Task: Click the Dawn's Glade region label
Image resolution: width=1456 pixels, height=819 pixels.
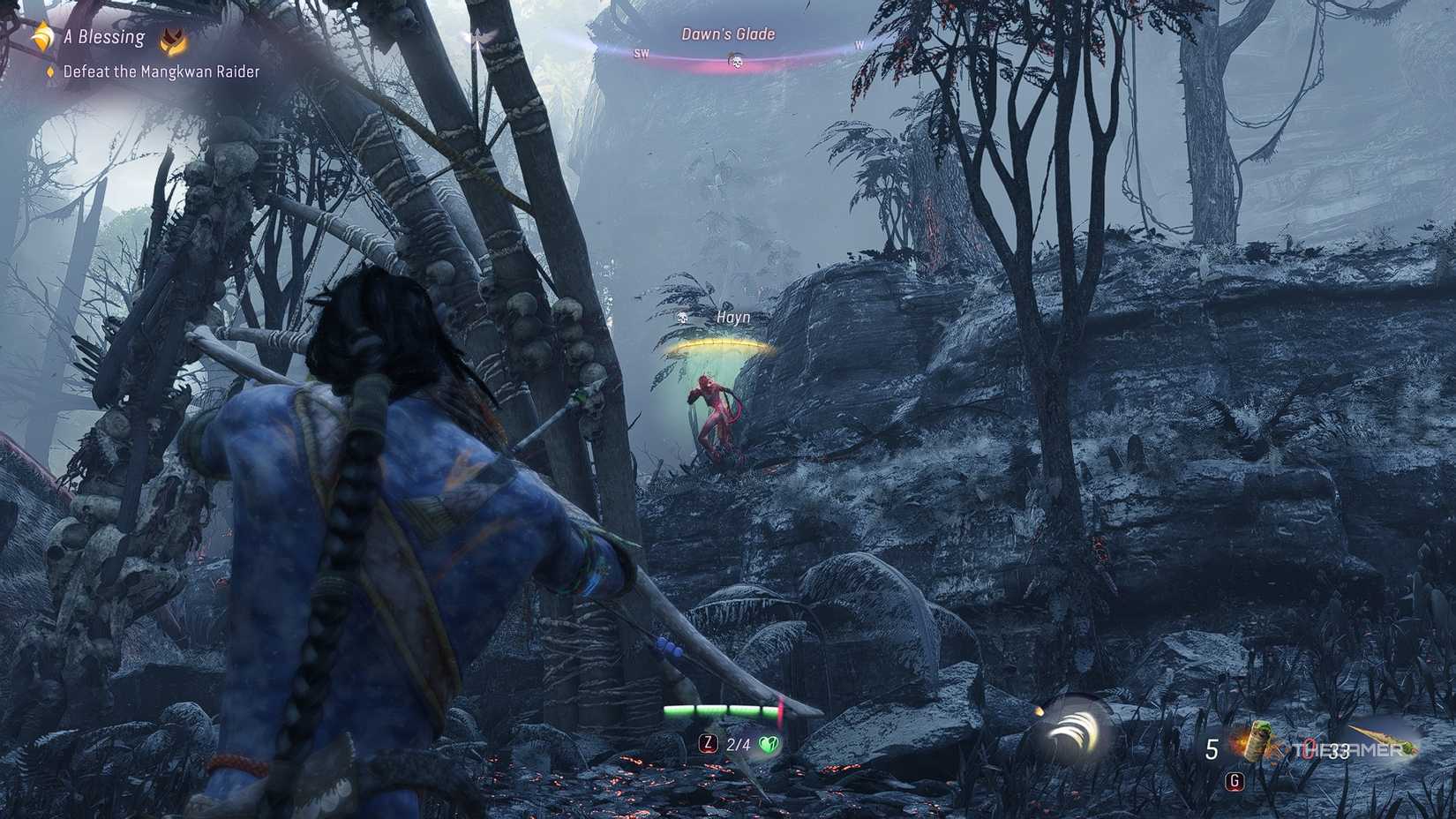Action: 727,33
